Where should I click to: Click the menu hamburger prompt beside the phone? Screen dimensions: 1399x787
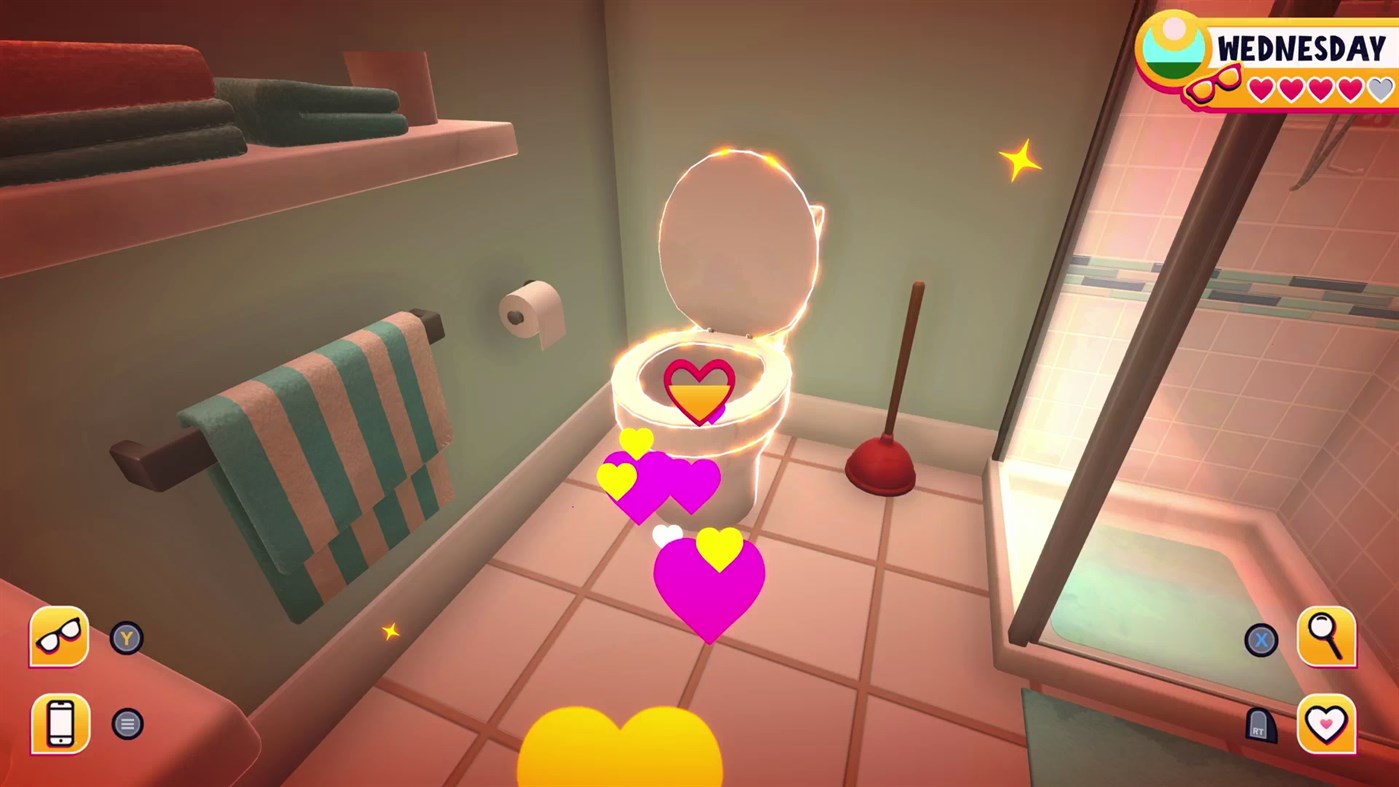tap(127, 723)
